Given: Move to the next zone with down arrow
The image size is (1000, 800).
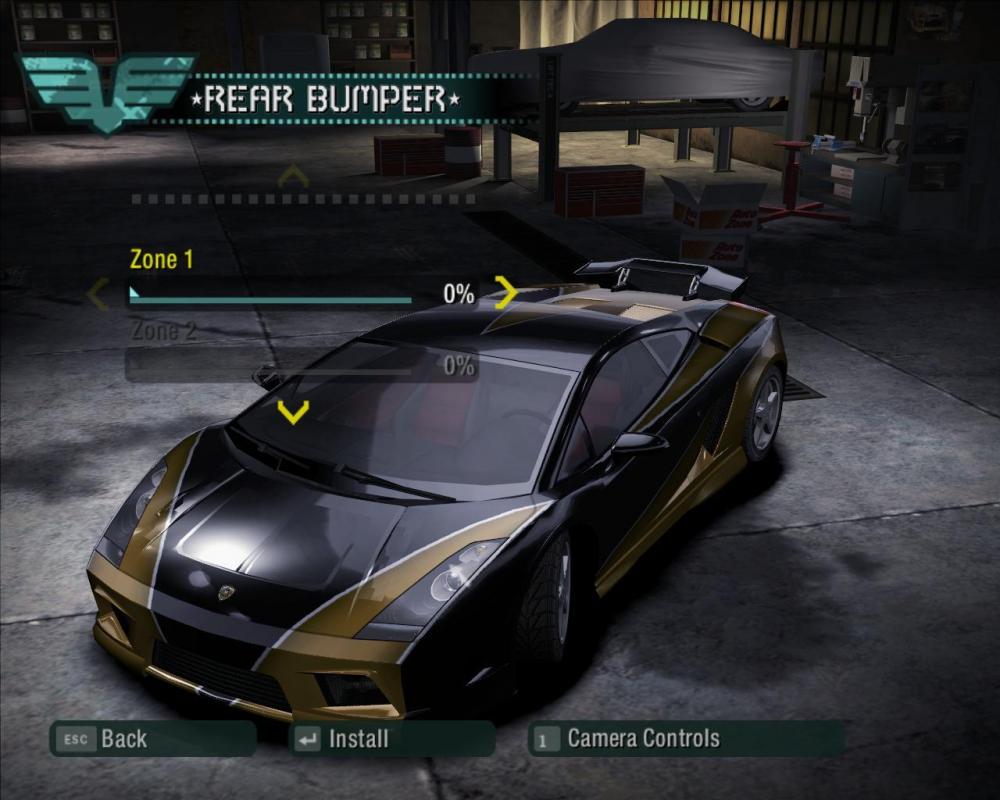Looking at the screenshot, I should point(293,411).
